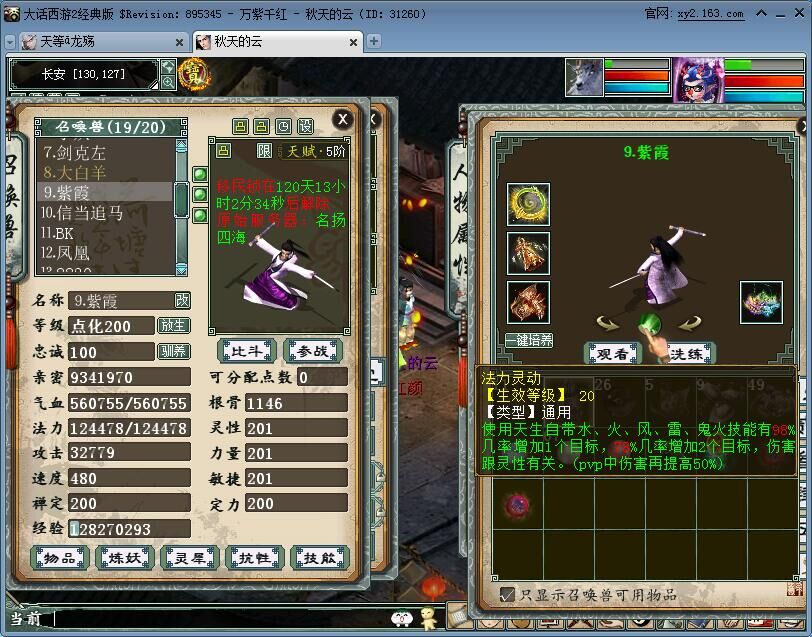The width and height of the screenshot is (812, 637).
Task: Click the 一键培养 one-click cultivate button
Action: 529,340
